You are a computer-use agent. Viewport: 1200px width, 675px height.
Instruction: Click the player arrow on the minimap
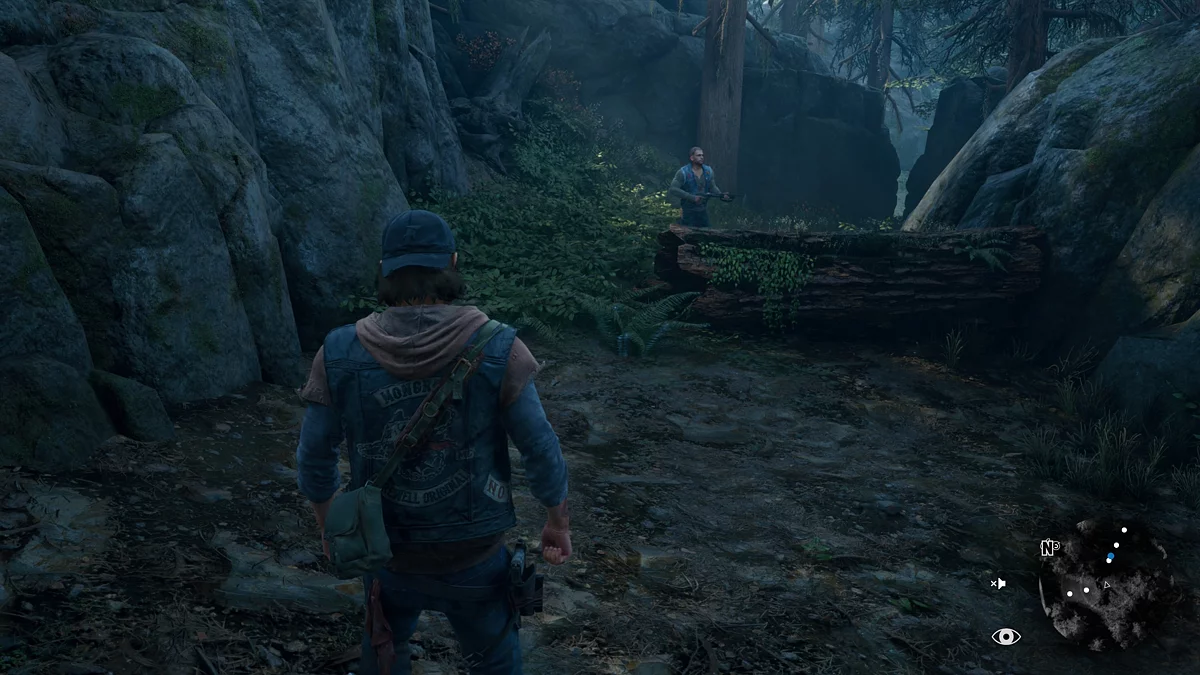coord(1106,584)
